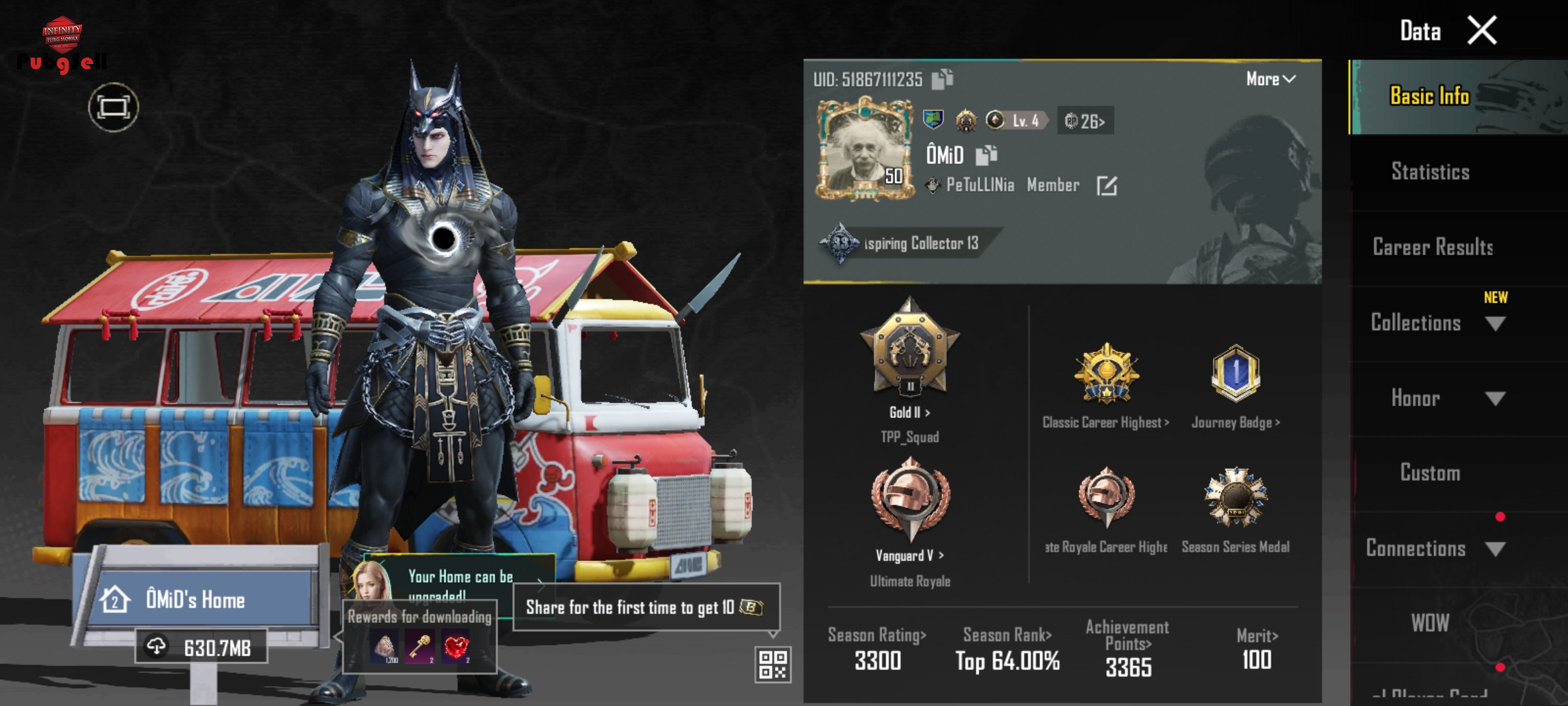Open the Career Results tab
The width and height of the screenshot is (1568, 706).
(1433, 247)
